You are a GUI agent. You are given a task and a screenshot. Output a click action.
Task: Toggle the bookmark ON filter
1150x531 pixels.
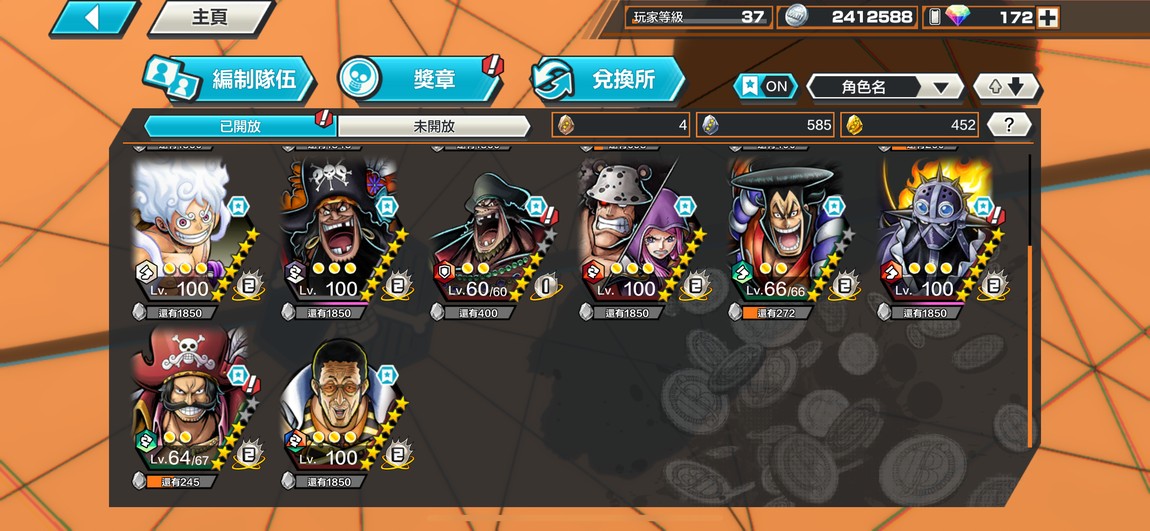(x=766, y=87)
